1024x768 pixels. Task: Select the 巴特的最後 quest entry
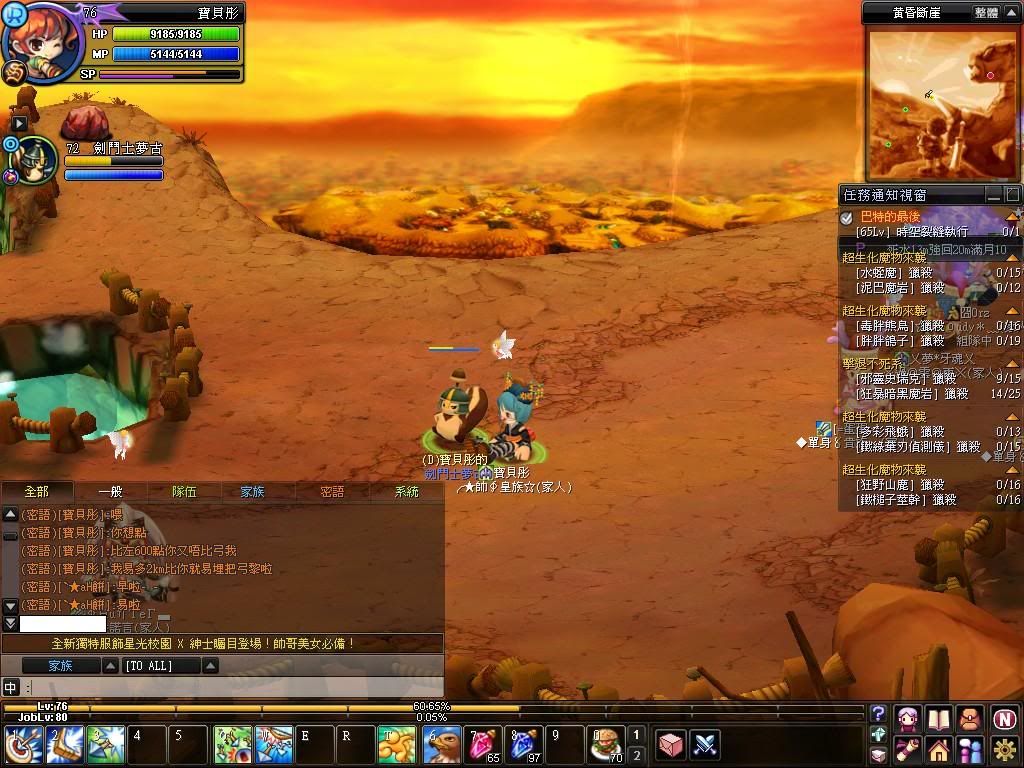click(x=890, y=216)
